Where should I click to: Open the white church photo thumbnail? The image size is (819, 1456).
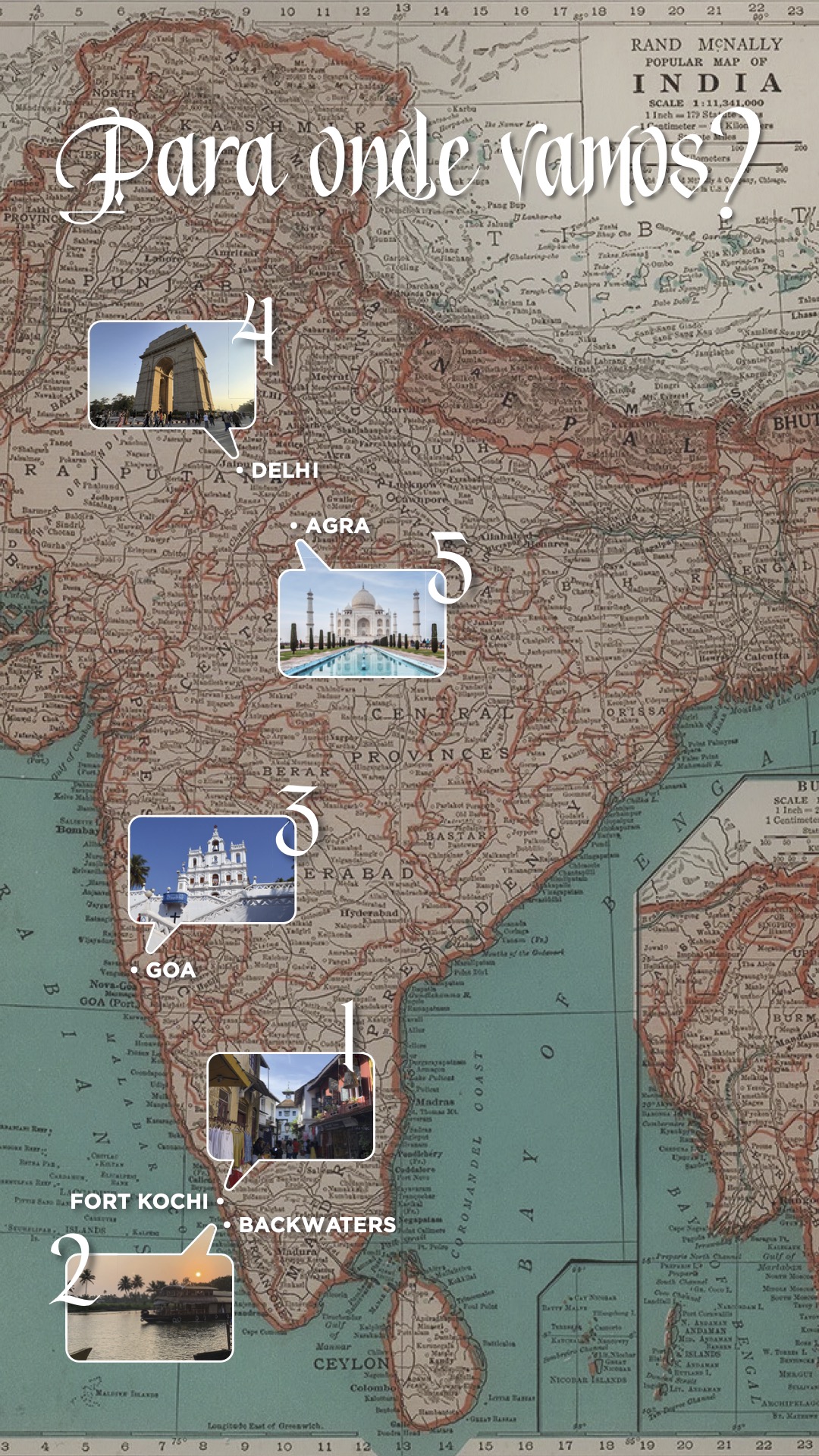[212, 869]
